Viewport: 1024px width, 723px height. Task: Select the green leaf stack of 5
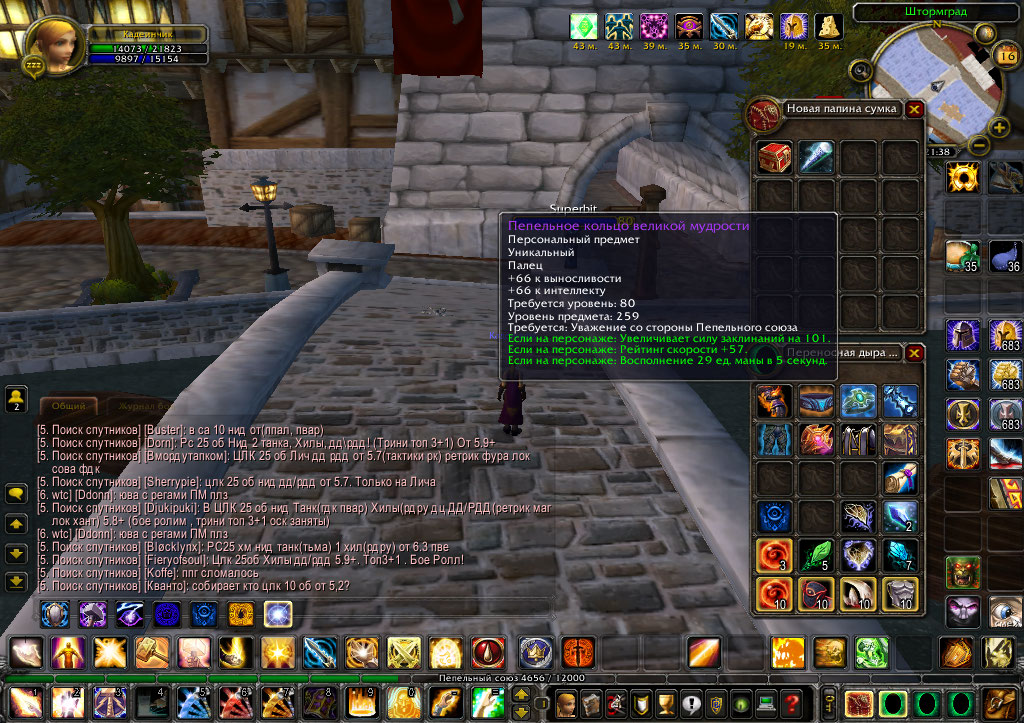(817, 554)
